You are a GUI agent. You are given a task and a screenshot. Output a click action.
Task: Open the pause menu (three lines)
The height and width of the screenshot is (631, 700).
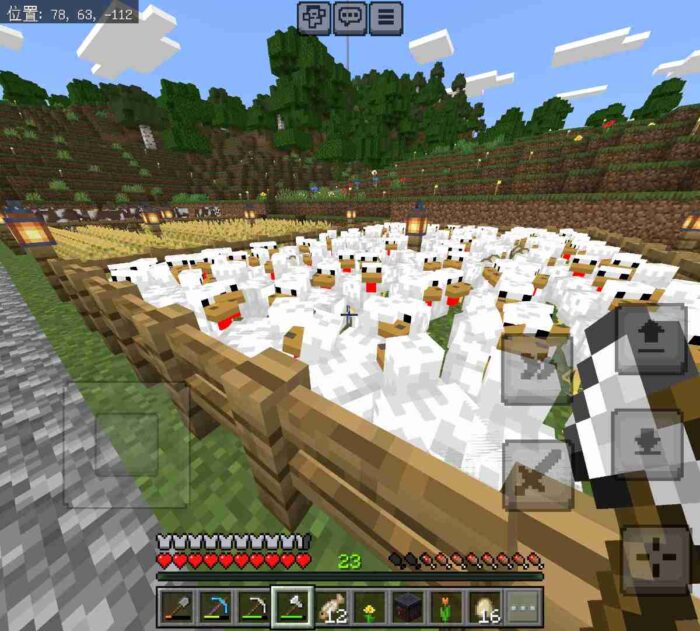(x=385, y=17)
